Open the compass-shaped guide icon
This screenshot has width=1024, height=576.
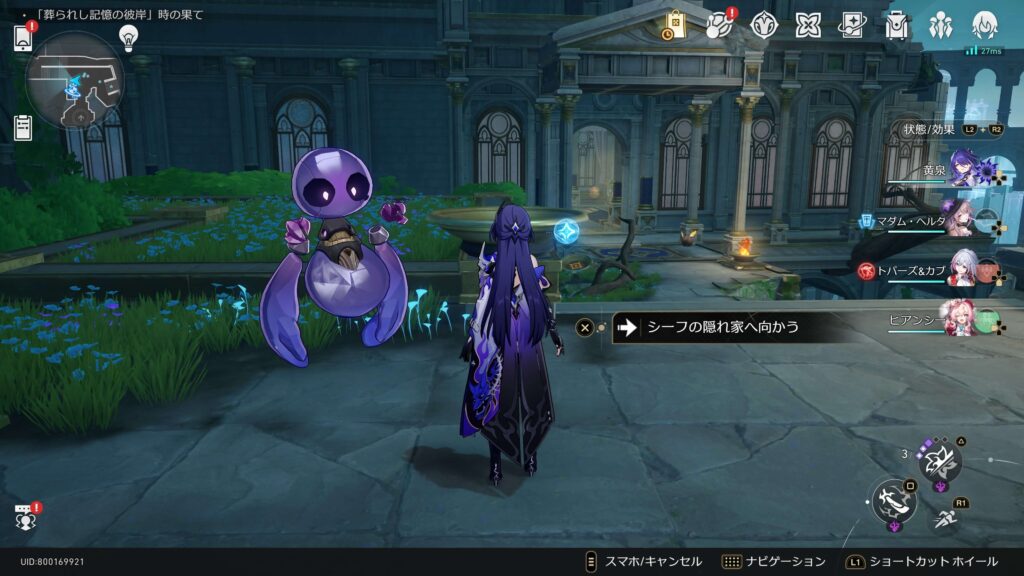[764, 25]
